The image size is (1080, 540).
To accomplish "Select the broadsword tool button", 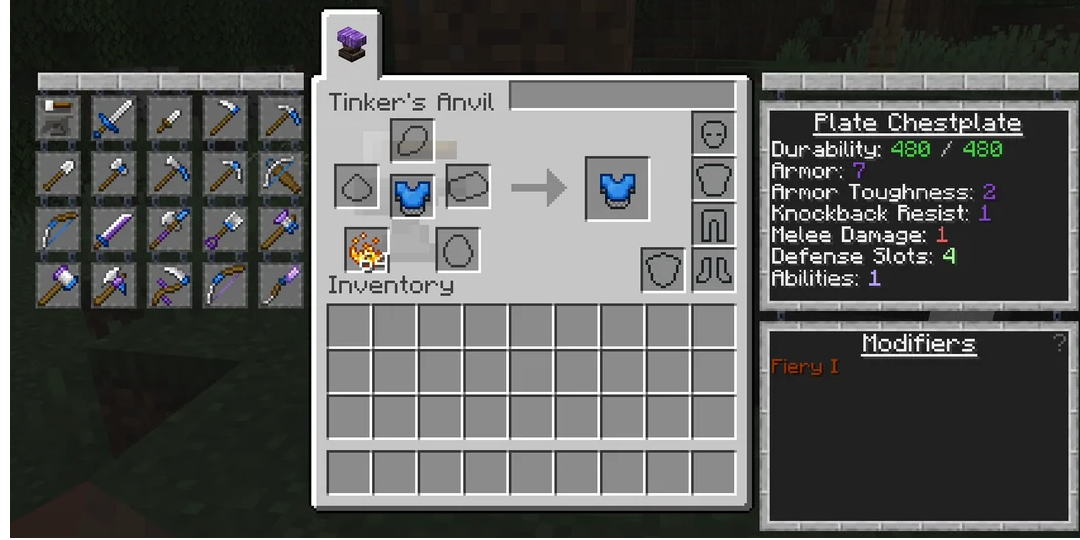I will pos(112,118).
